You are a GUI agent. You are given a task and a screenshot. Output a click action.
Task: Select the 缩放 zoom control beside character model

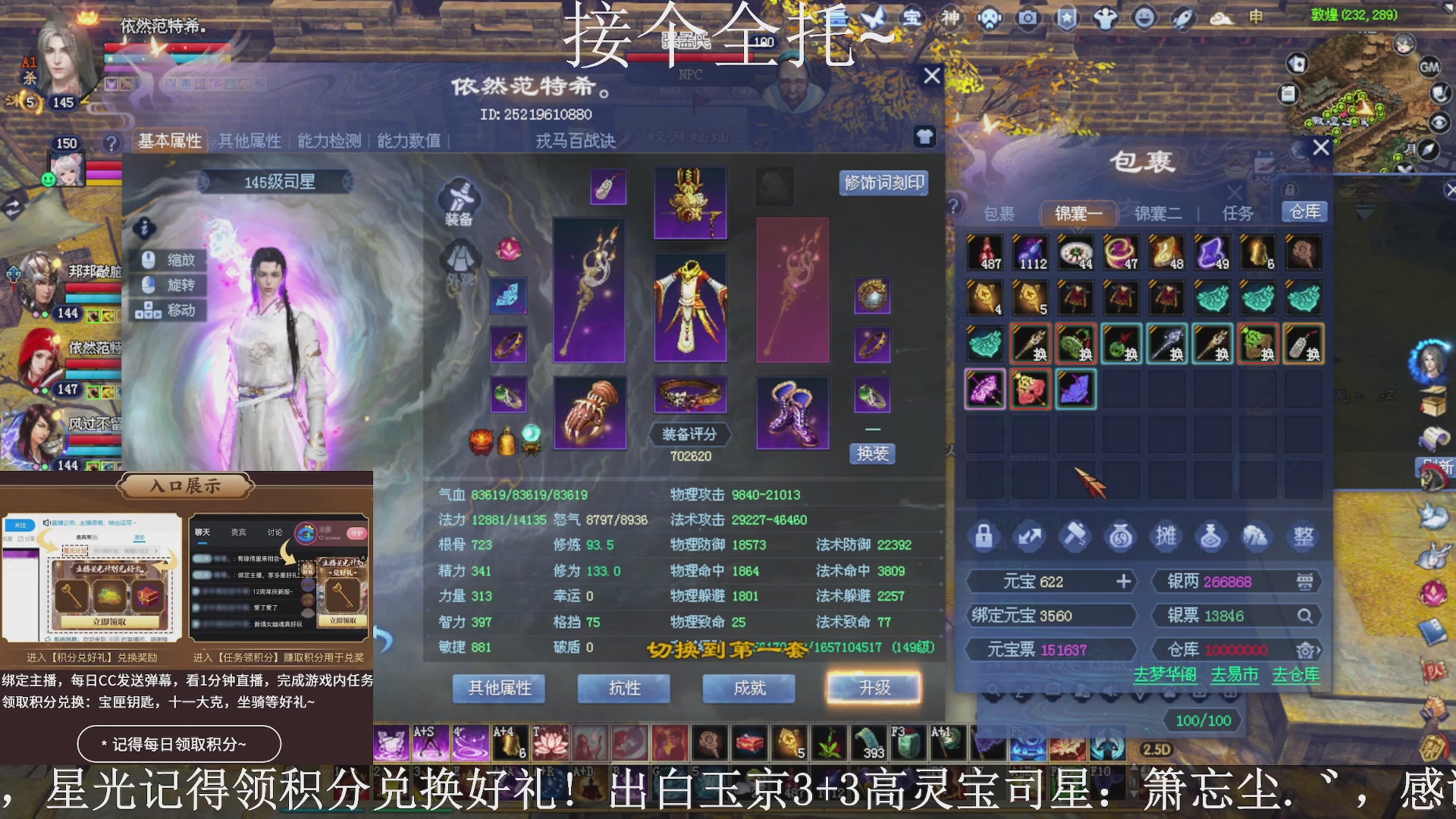pyautogui.click(x=168, y=259)
